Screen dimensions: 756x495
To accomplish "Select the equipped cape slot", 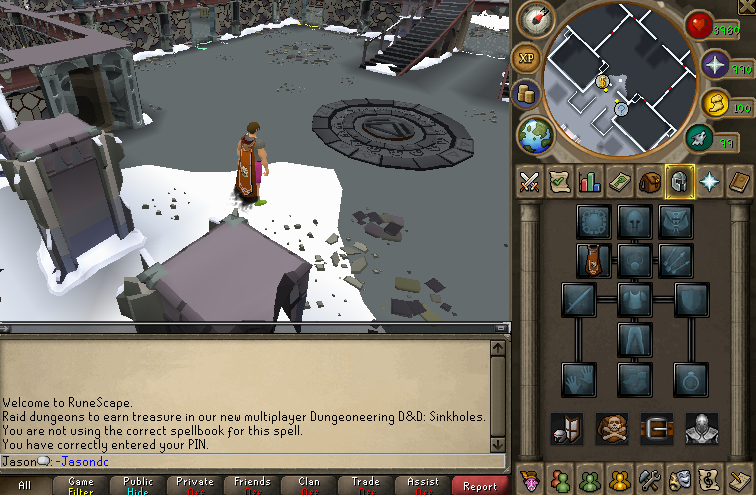I will coord(593,260).
